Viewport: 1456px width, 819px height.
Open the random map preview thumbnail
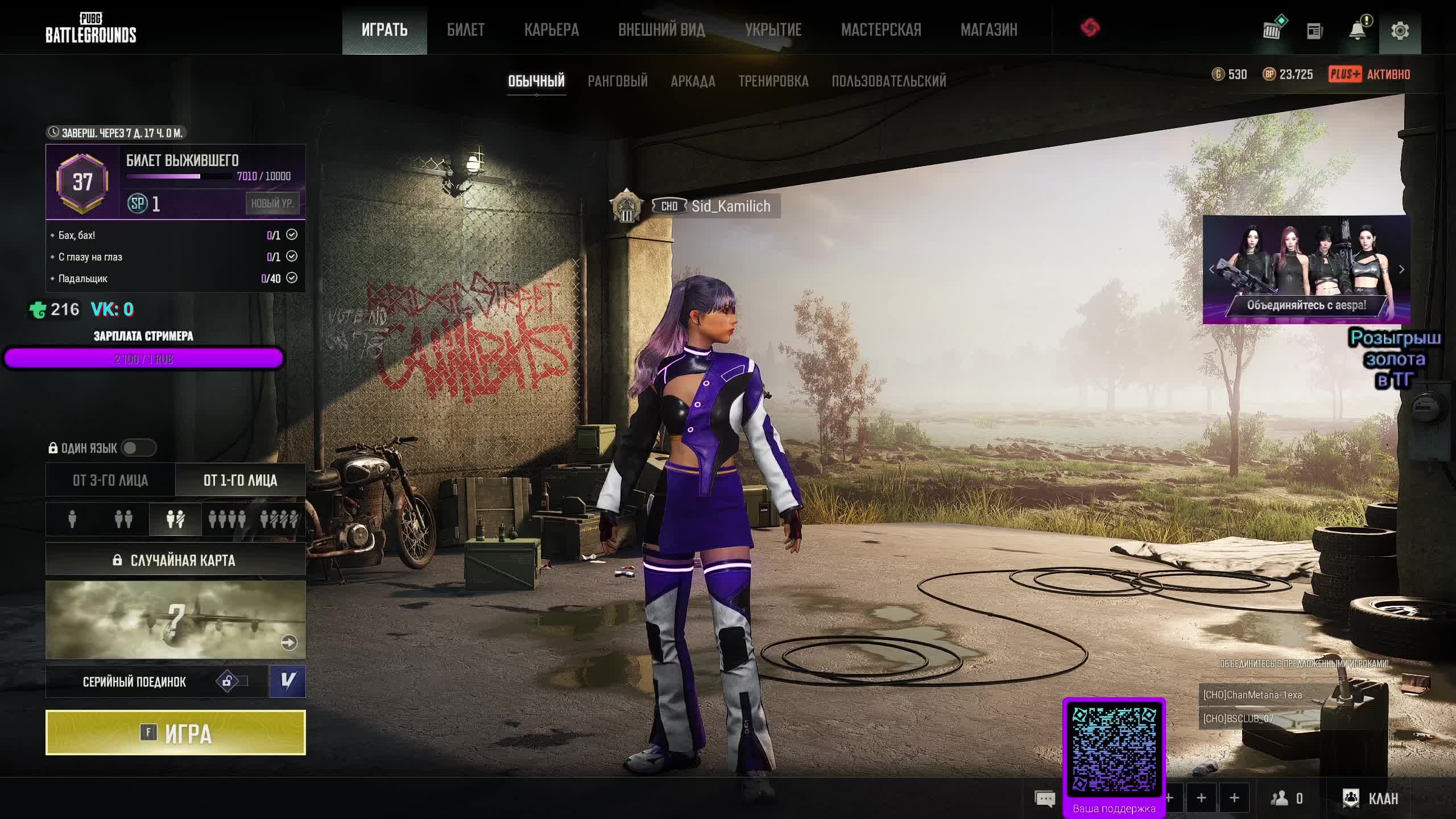click(x=175, y=619)
